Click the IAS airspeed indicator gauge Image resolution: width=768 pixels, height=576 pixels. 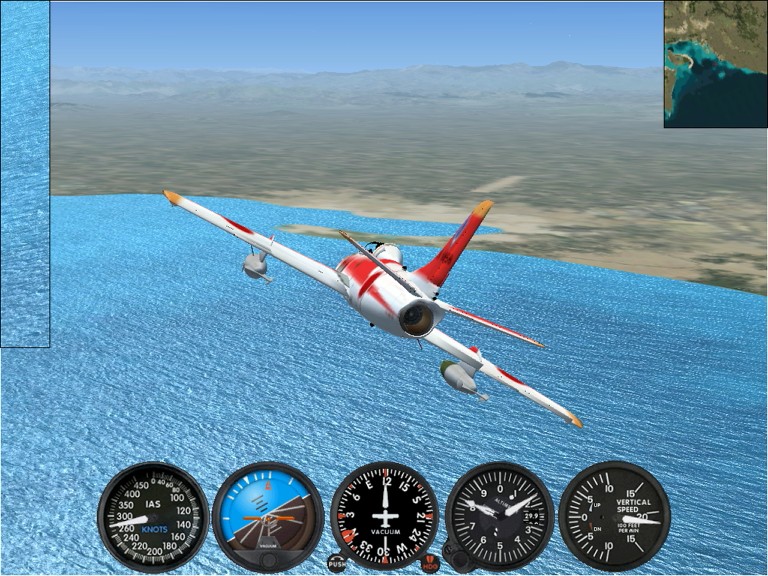(153, 515)
